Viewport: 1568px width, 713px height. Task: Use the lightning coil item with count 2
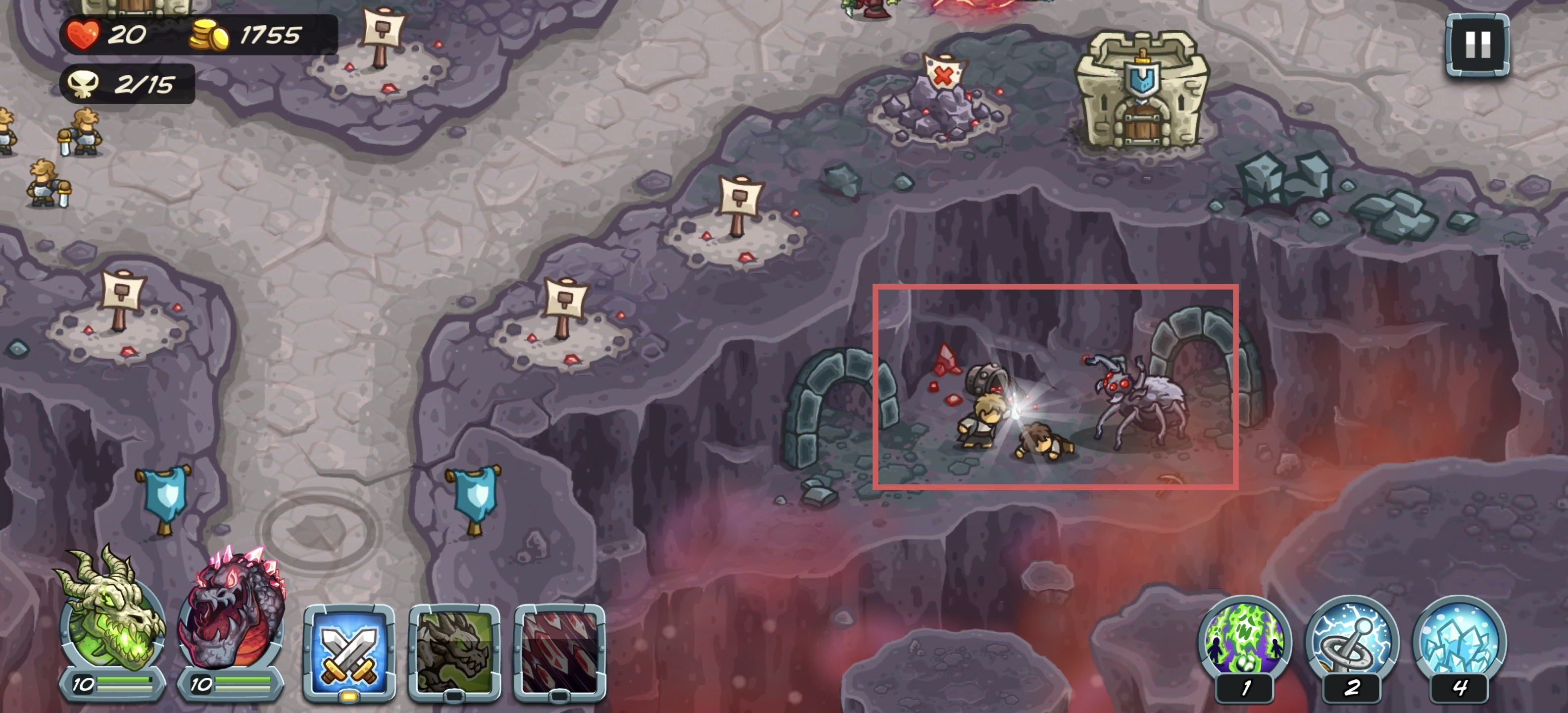click(1351, 638)
